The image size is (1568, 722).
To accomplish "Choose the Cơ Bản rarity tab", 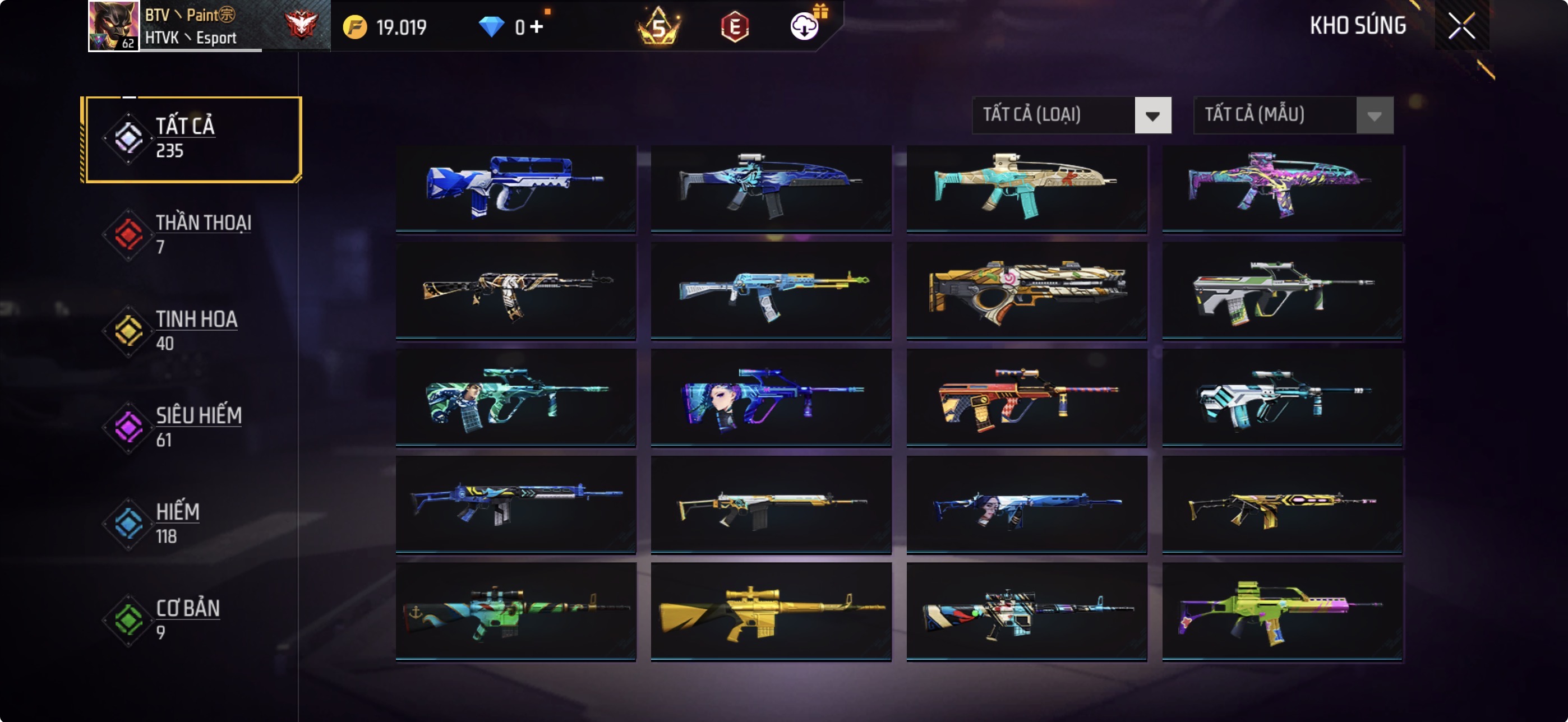I will pos(192,619).
